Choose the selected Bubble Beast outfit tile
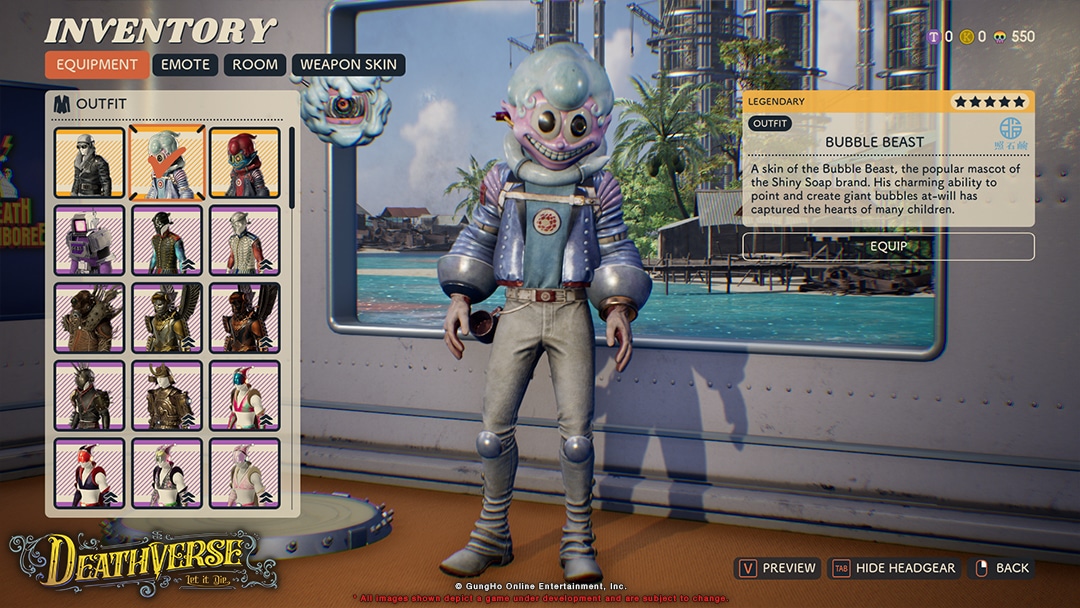 click(167, 163)
